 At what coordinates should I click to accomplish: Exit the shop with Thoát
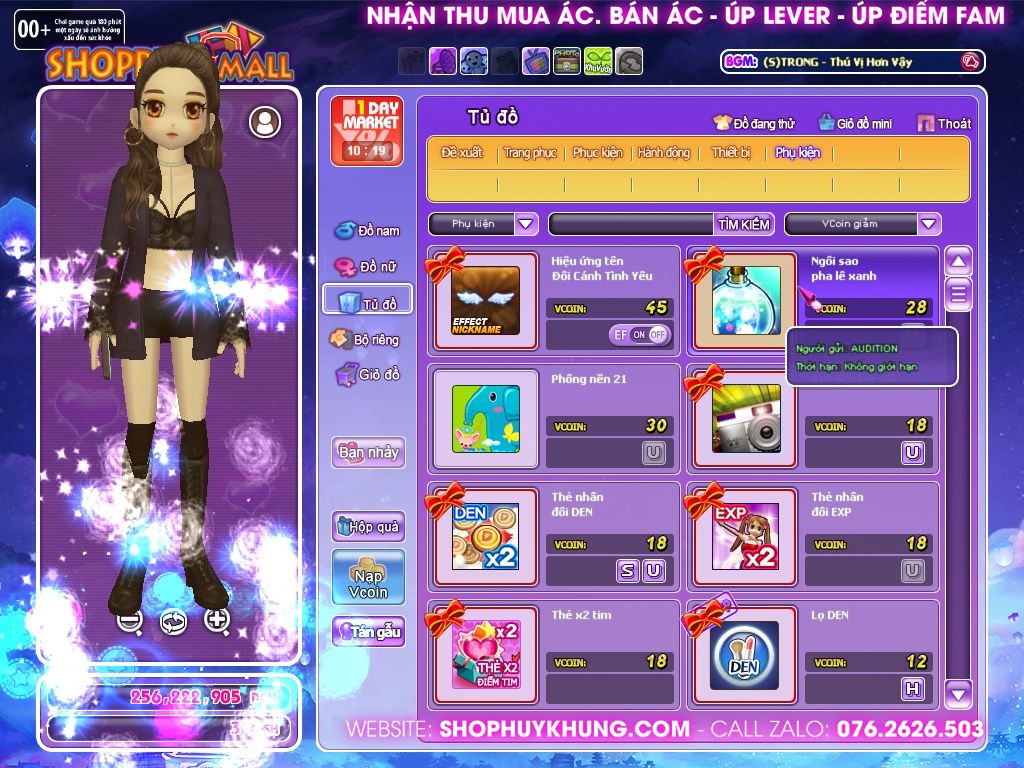tap(944, 124)
